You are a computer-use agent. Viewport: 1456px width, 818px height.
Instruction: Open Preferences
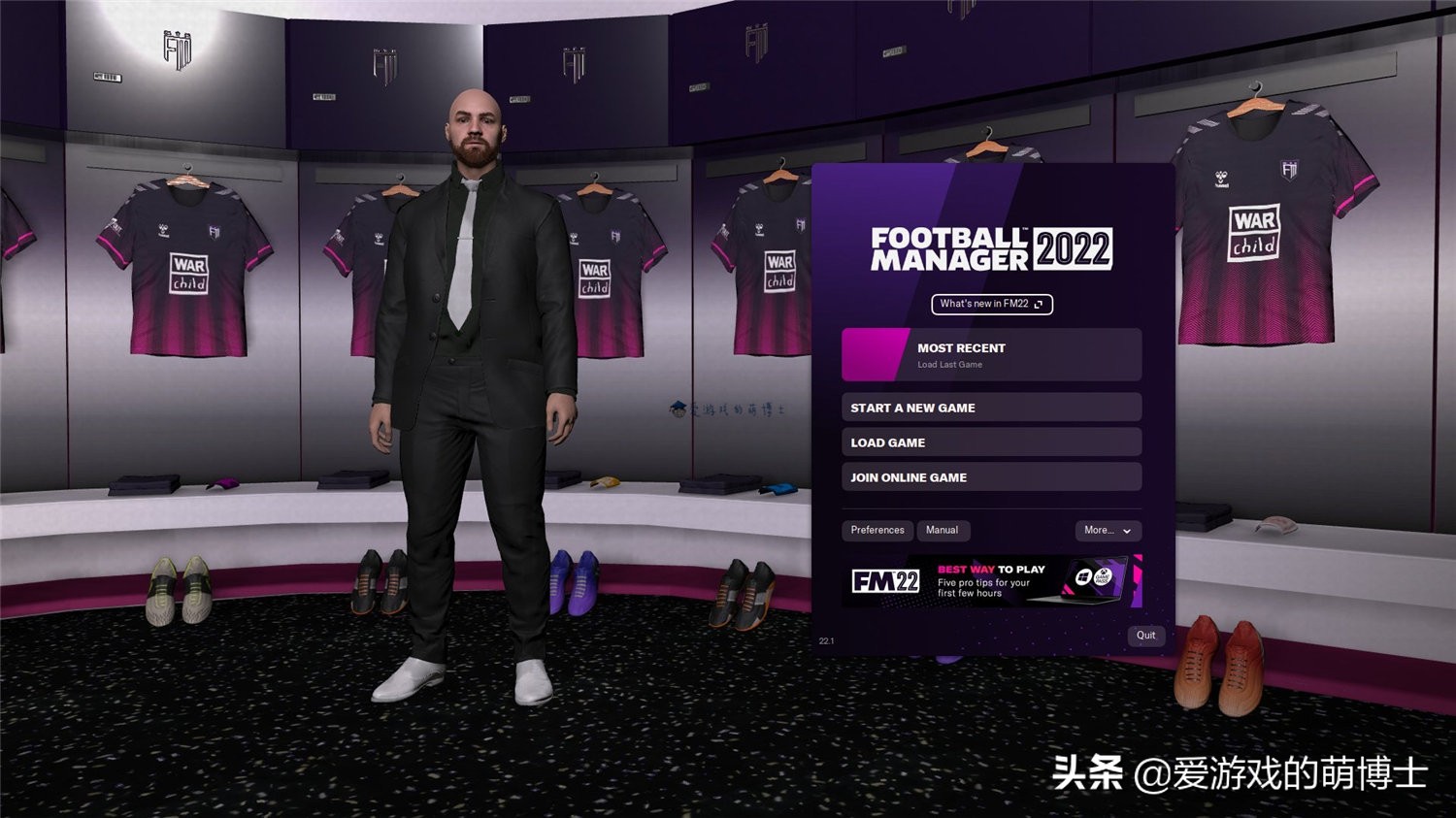[877, 530]
